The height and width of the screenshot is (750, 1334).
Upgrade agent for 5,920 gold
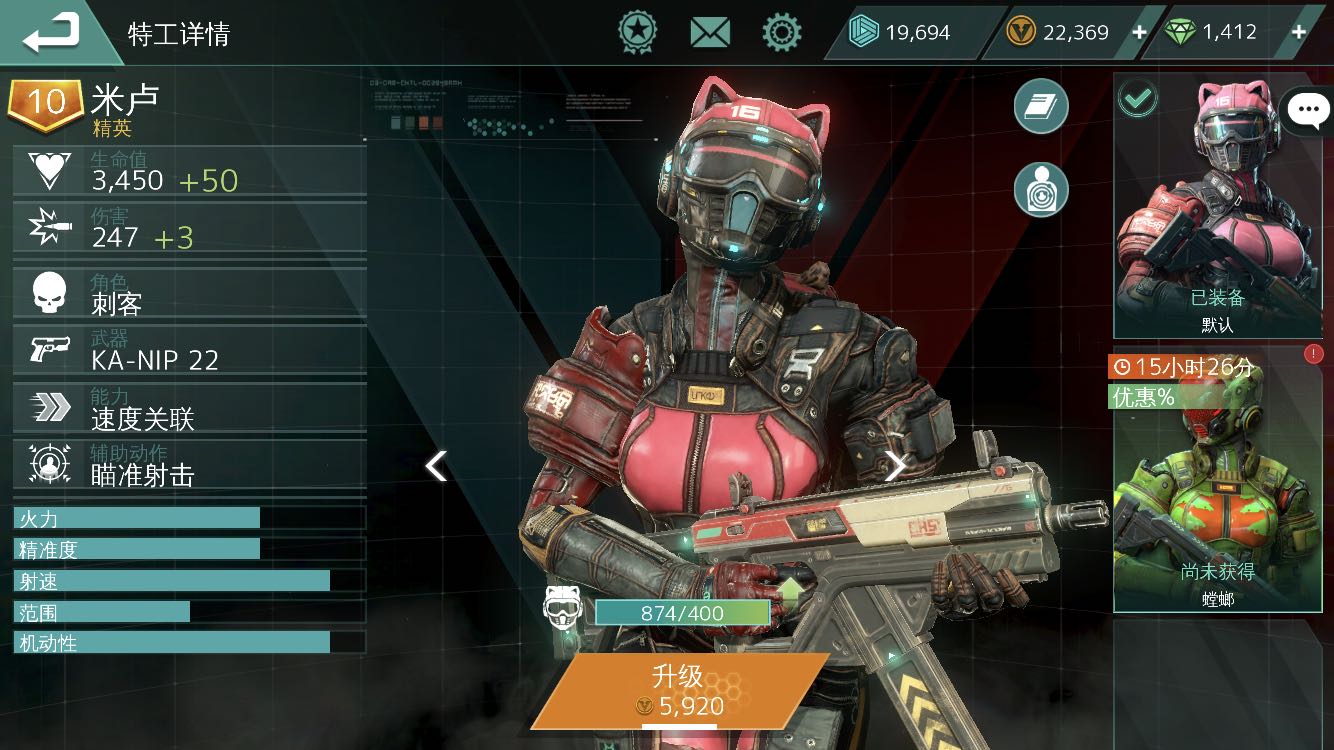point(680,691)
